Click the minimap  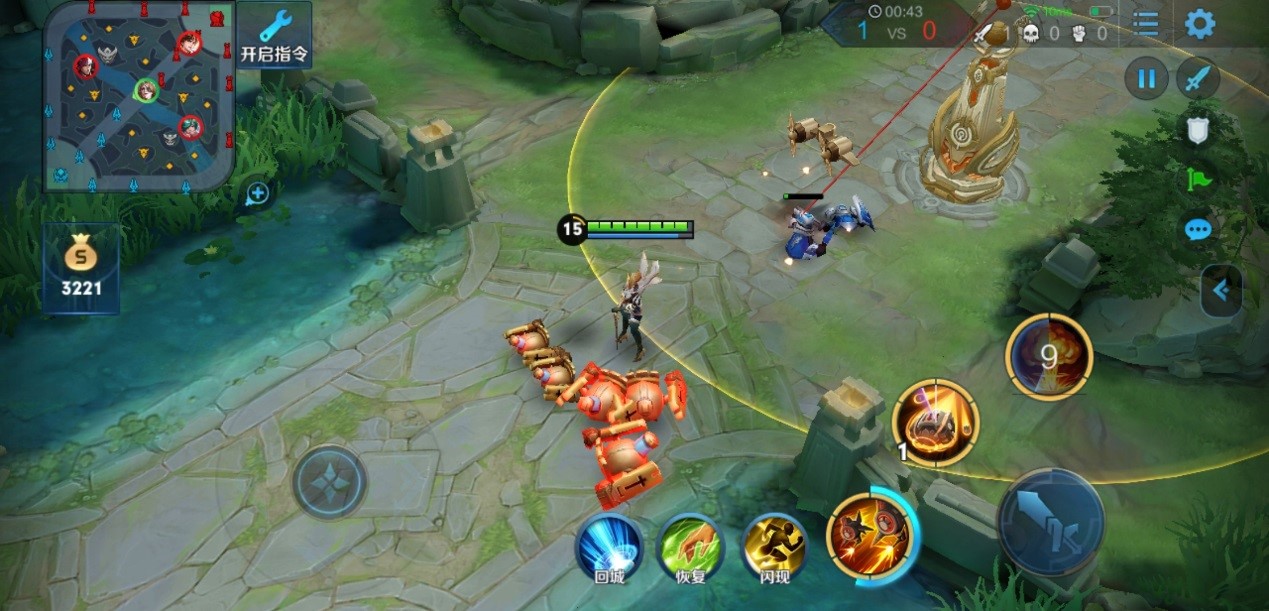pos(140,95)
